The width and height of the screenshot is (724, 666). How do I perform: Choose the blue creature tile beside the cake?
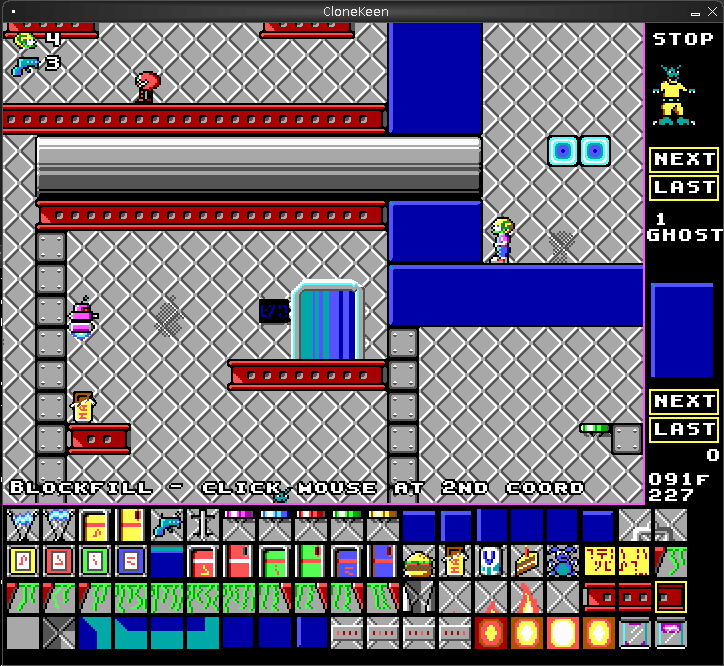[562, 562]
